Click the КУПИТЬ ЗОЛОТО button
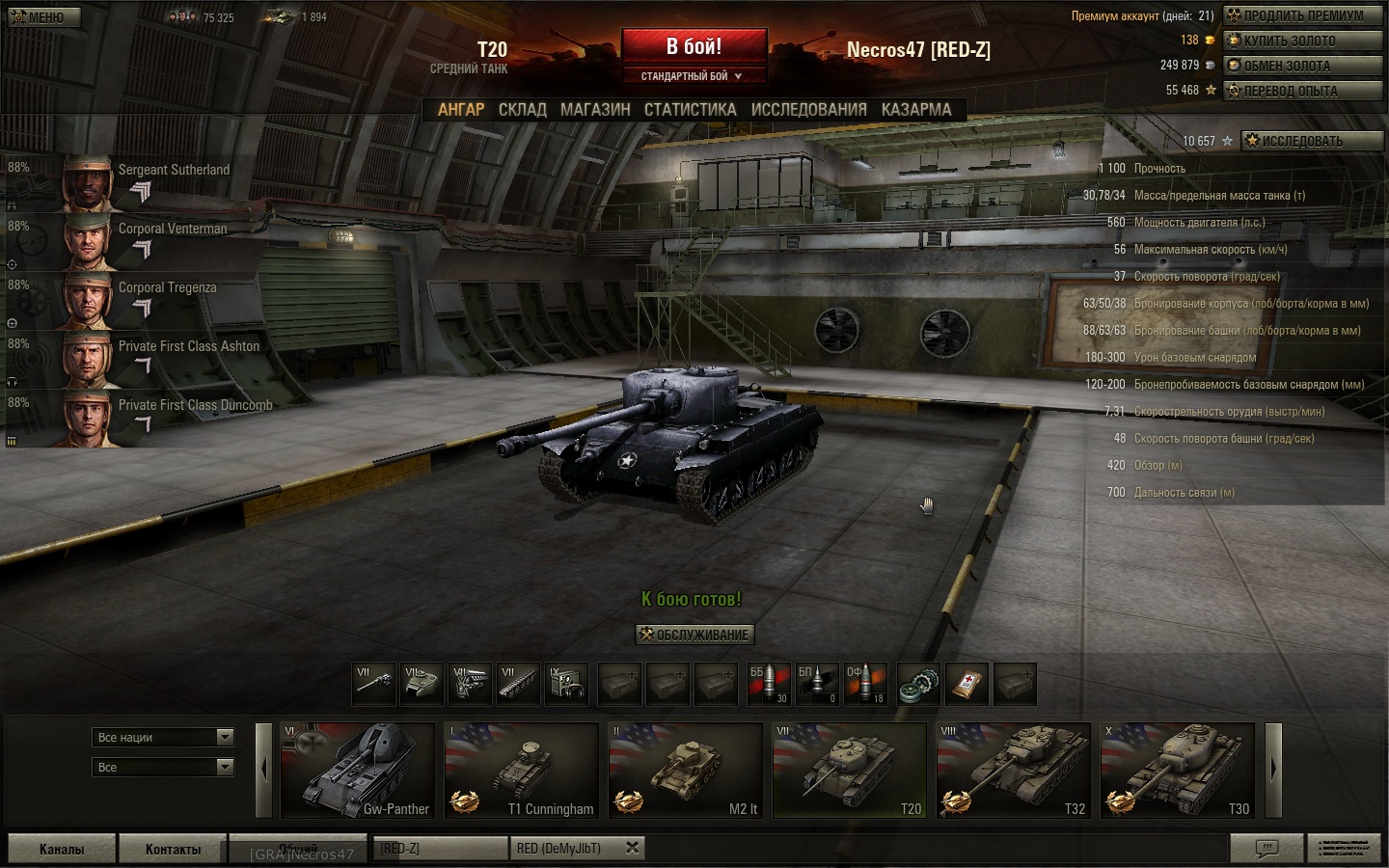 pos(1302,41)
